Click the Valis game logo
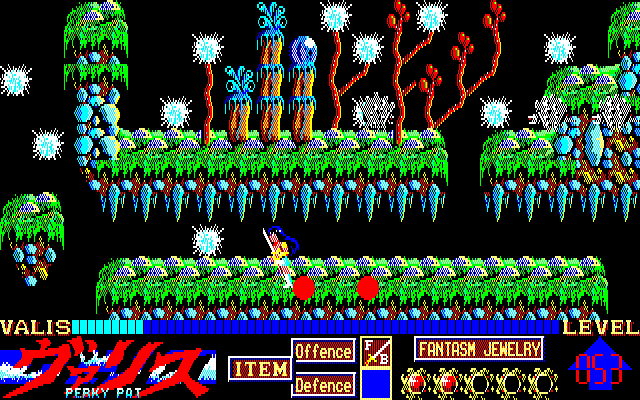The height and width of the screenshot is (400, 640). 108,365
